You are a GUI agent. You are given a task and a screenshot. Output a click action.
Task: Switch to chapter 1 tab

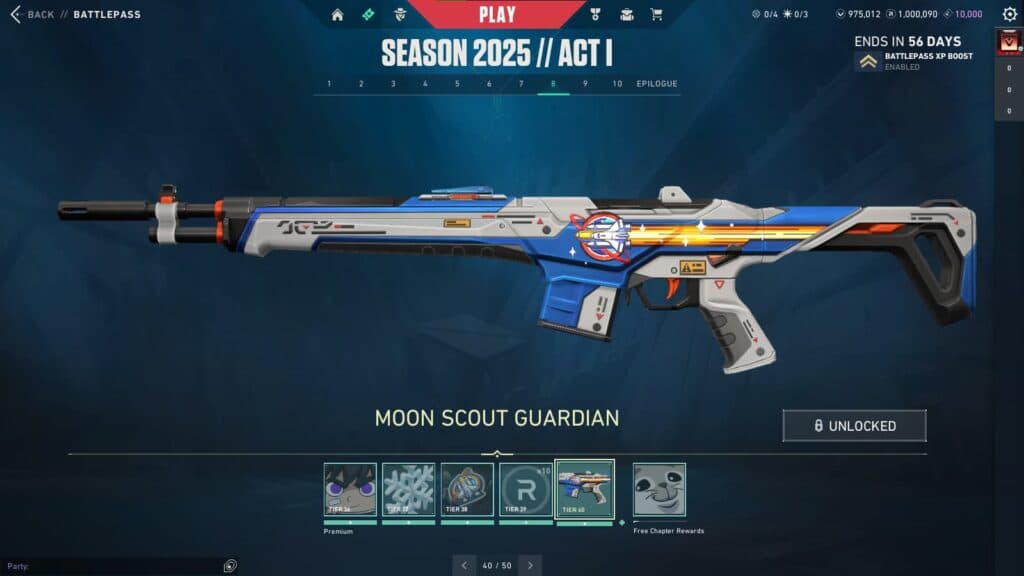click(x=330, y=84)
